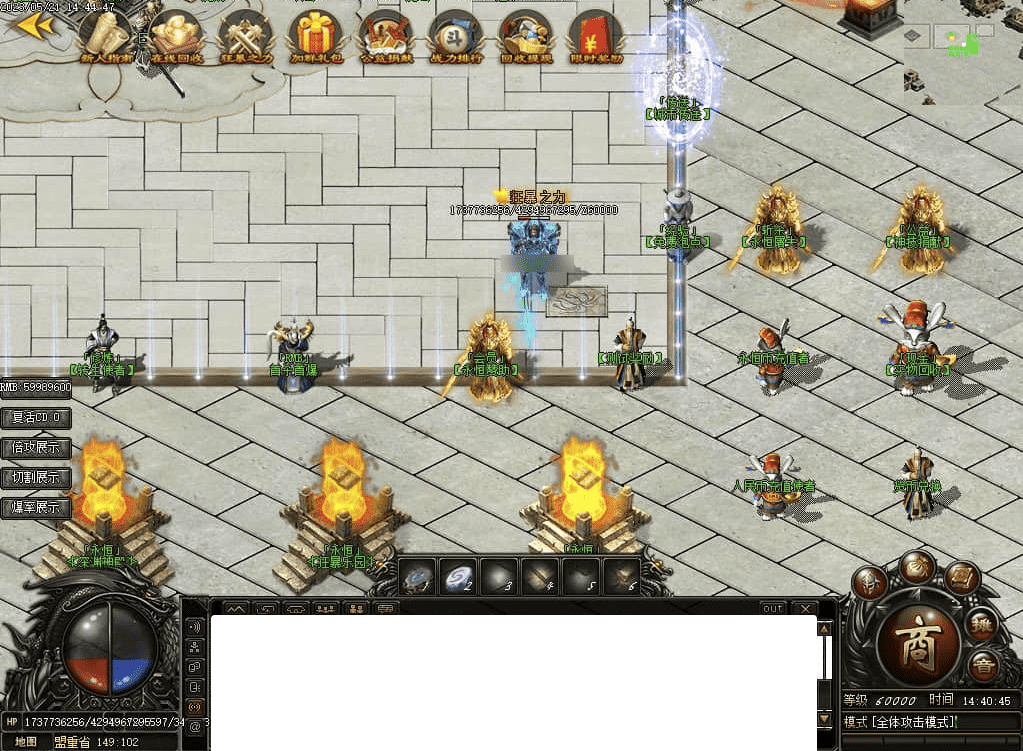
Task: Click the 爆率展示 button
Action: [36, 507]
